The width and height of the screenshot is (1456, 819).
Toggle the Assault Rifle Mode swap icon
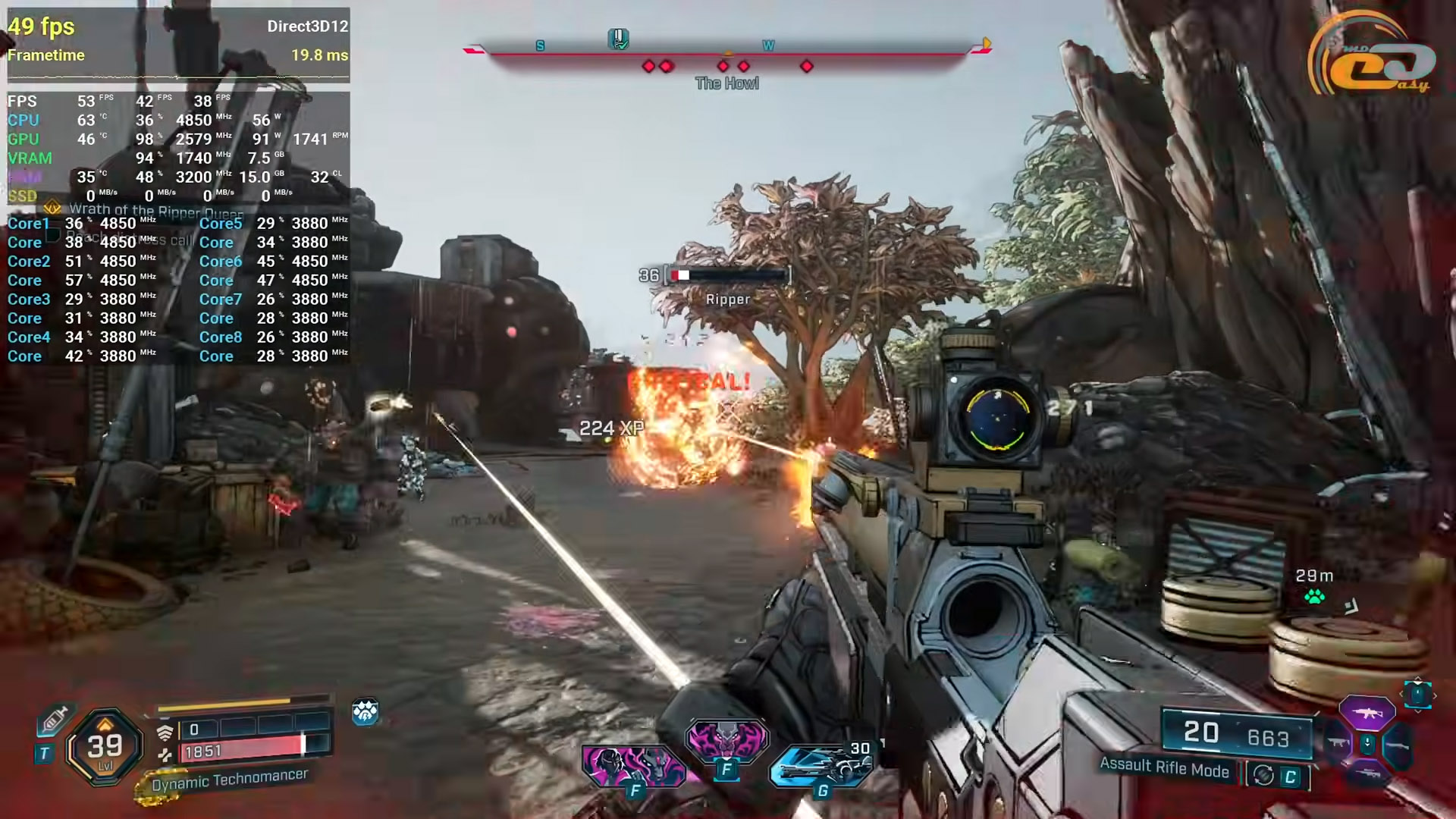click(x=1263, y=775)
